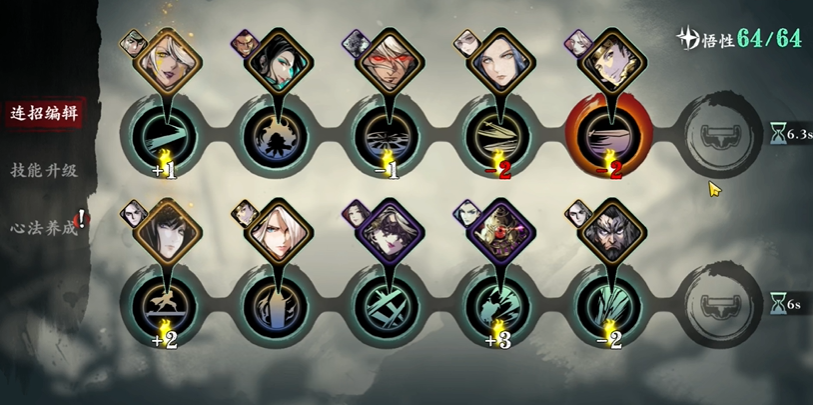The height and width of the screenshot is (405, 813).
Task: Open the 连招编辑 combo editing tab
Action: click(x=41, y=111)
